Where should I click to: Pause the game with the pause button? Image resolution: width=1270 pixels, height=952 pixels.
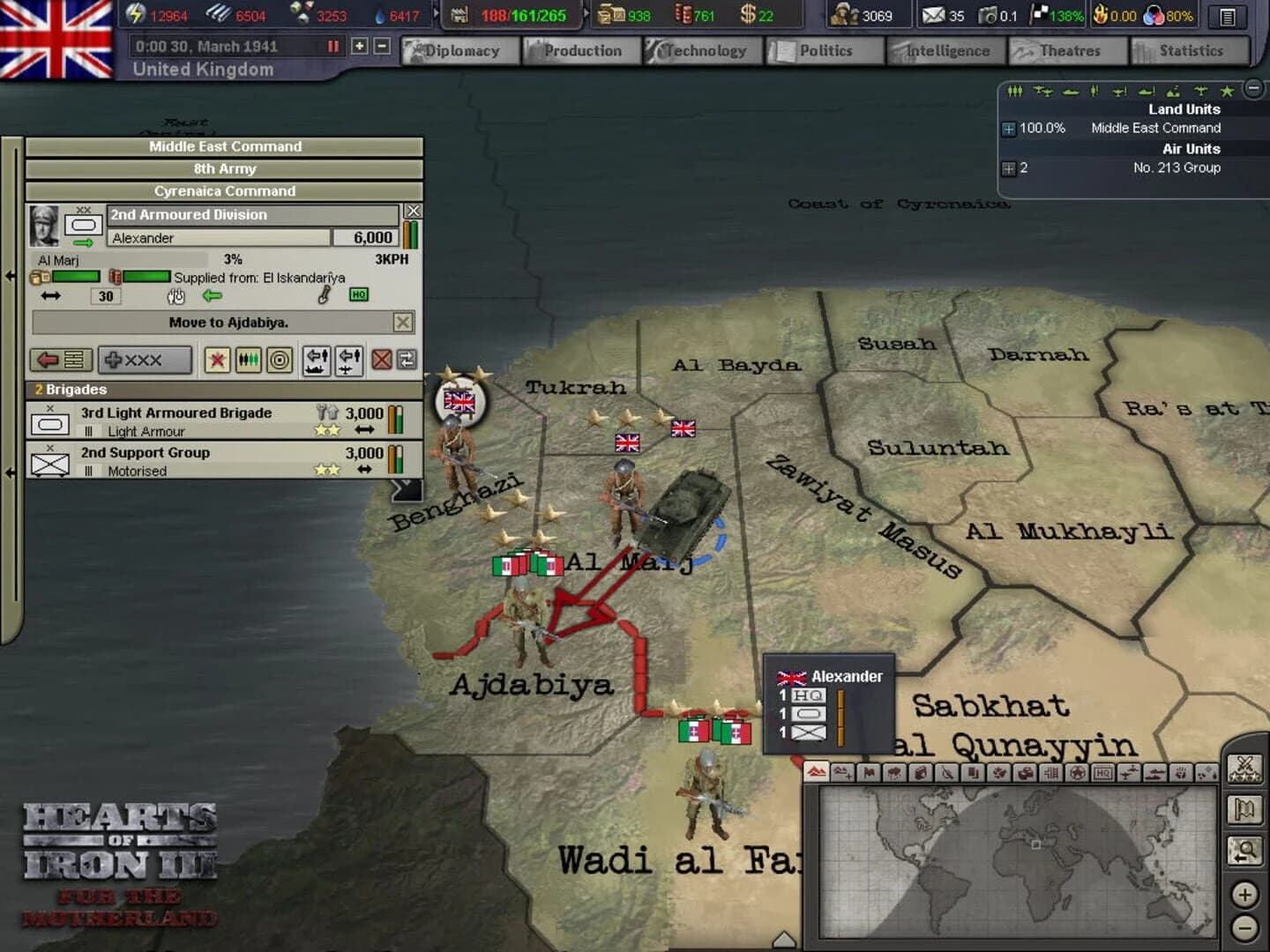(331, 46)
